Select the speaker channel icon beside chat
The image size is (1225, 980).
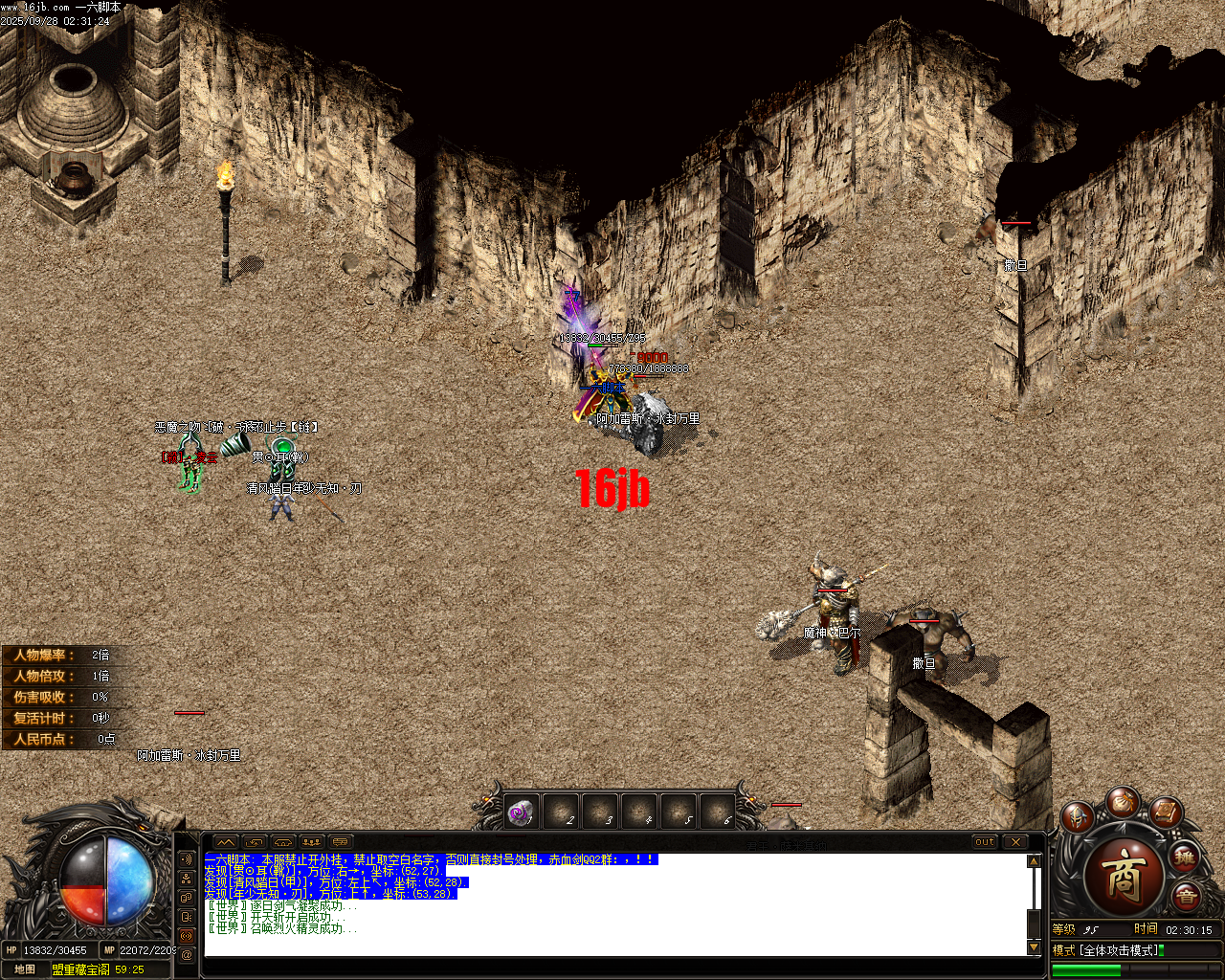point(186,859)
